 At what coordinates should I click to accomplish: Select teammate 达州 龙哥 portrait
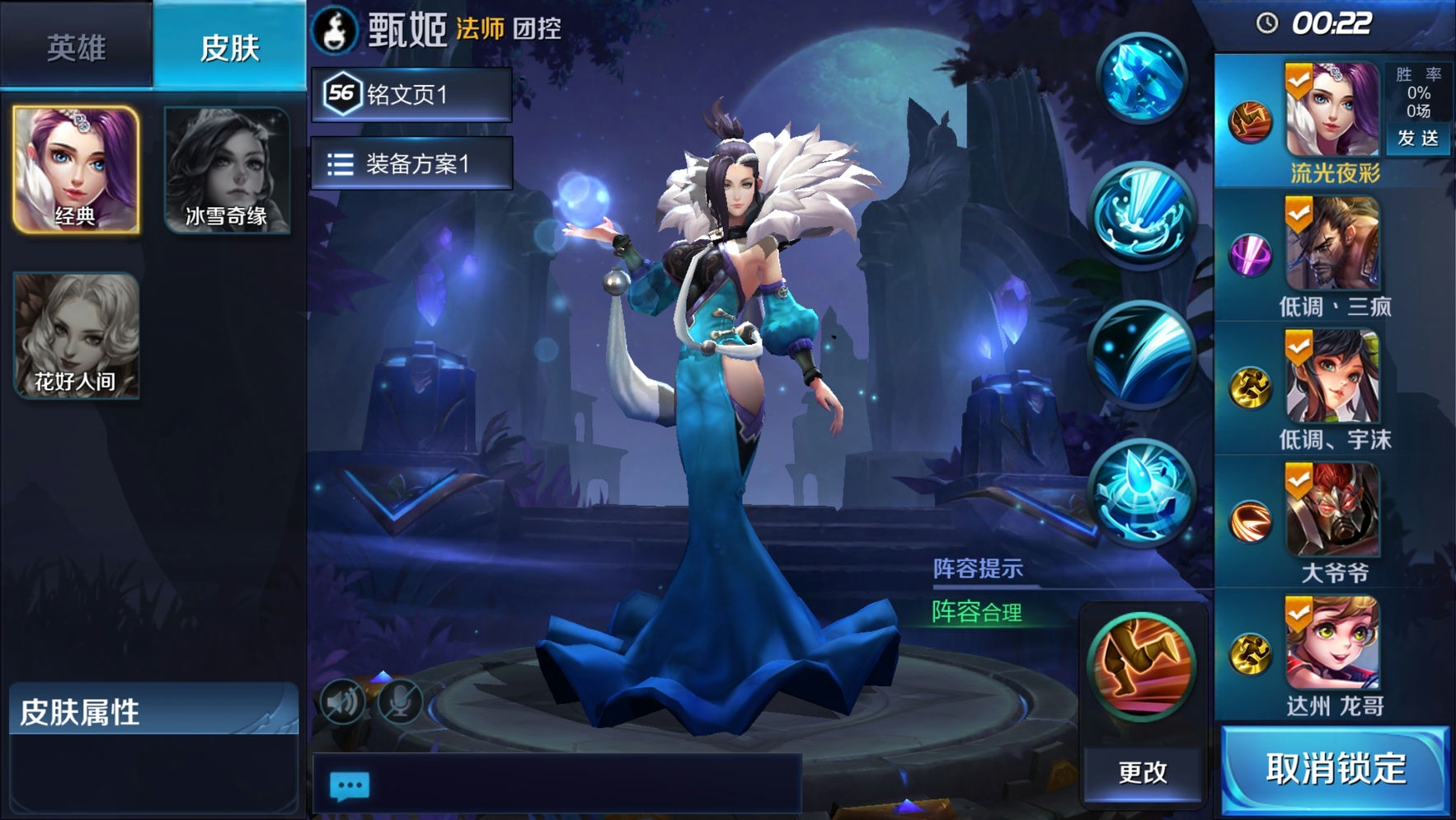pos(1332,643)
